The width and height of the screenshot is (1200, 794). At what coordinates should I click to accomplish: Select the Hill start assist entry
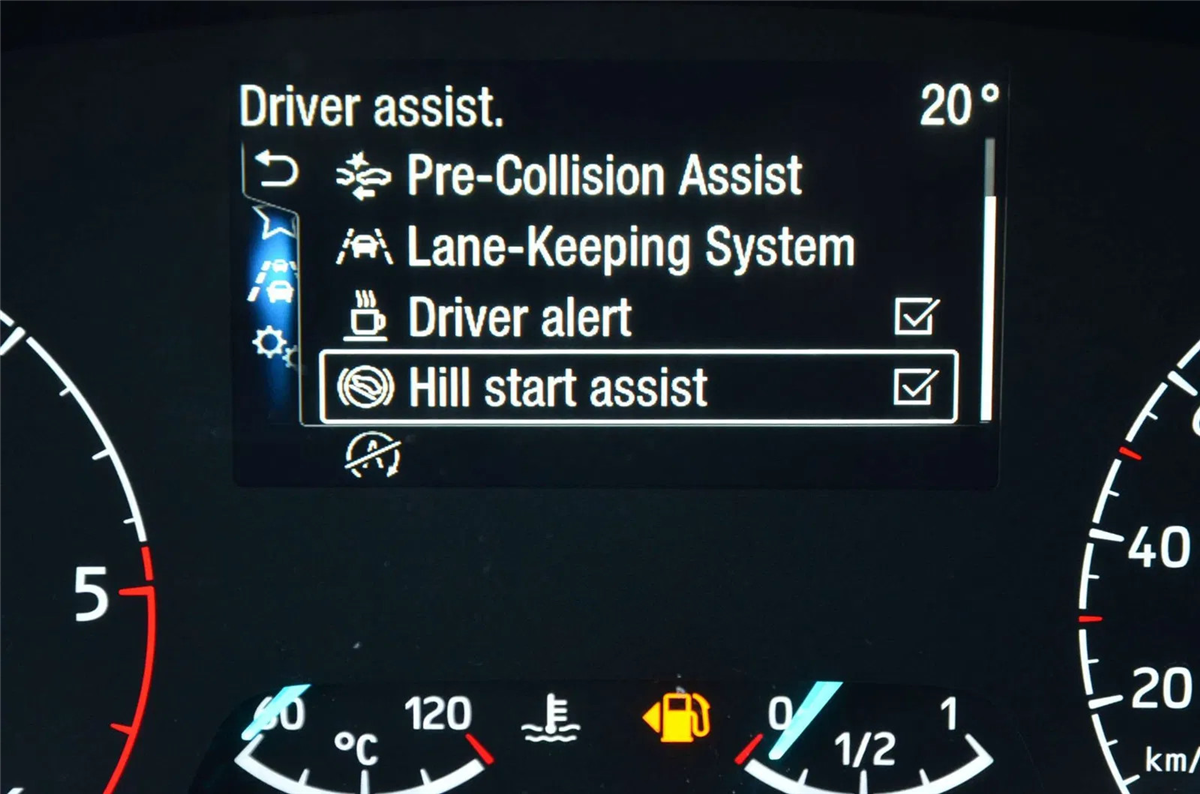[x=558, y=388]
